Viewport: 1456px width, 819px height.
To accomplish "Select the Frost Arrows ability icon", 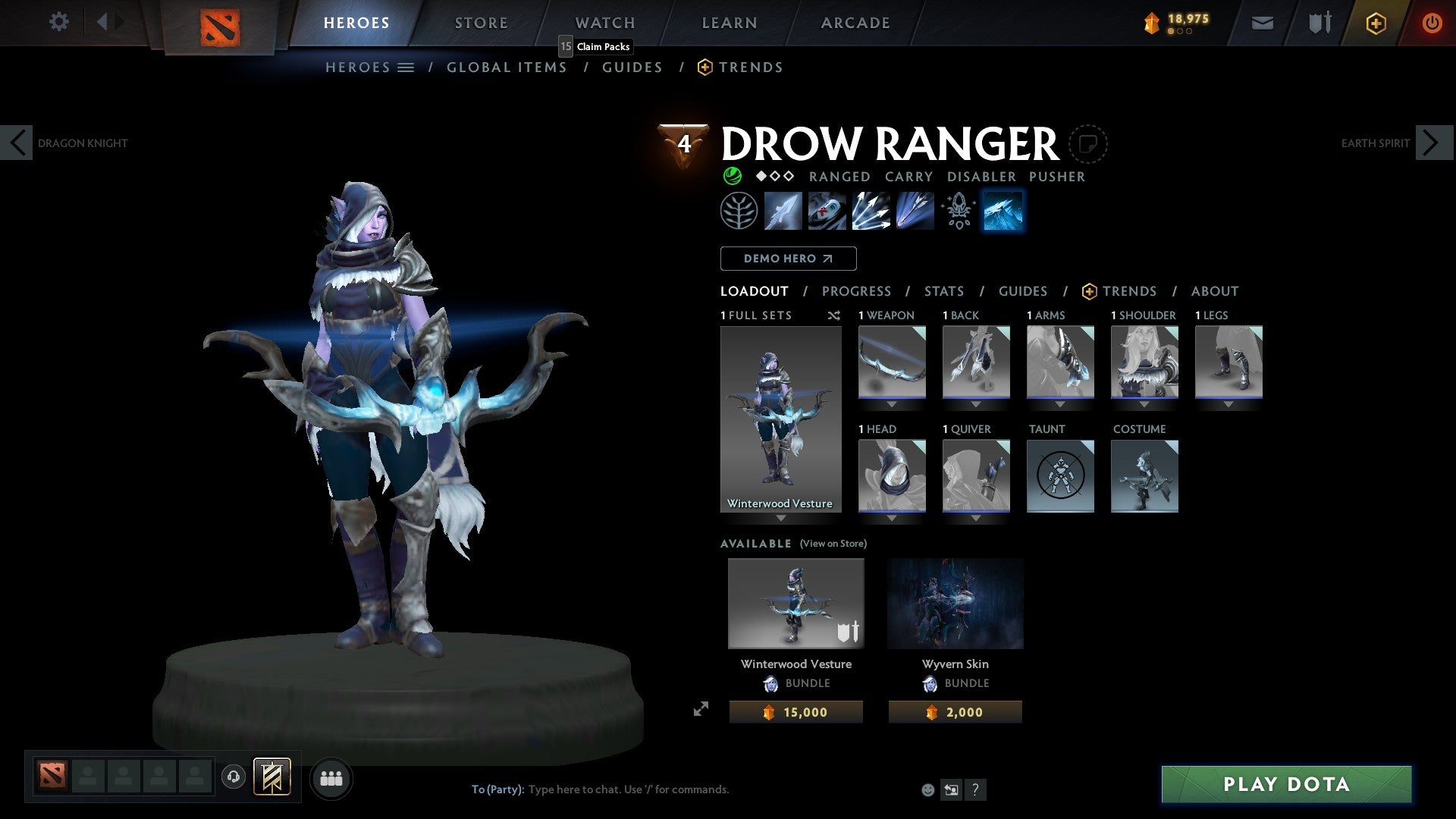I will pyautogui.click(x=783, y=211).
